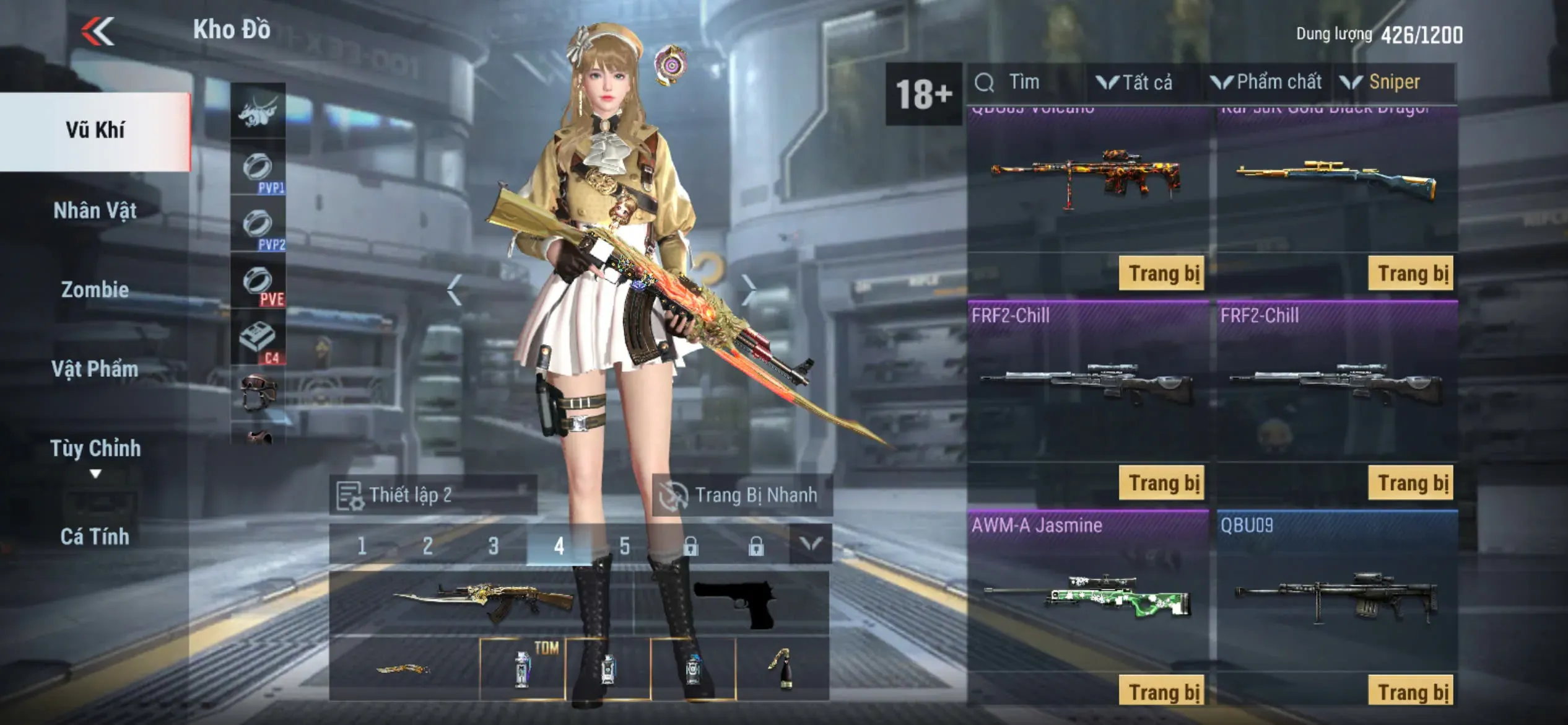Select loadout slot 1
1568x725 pixels.
[x=362, y=546]
